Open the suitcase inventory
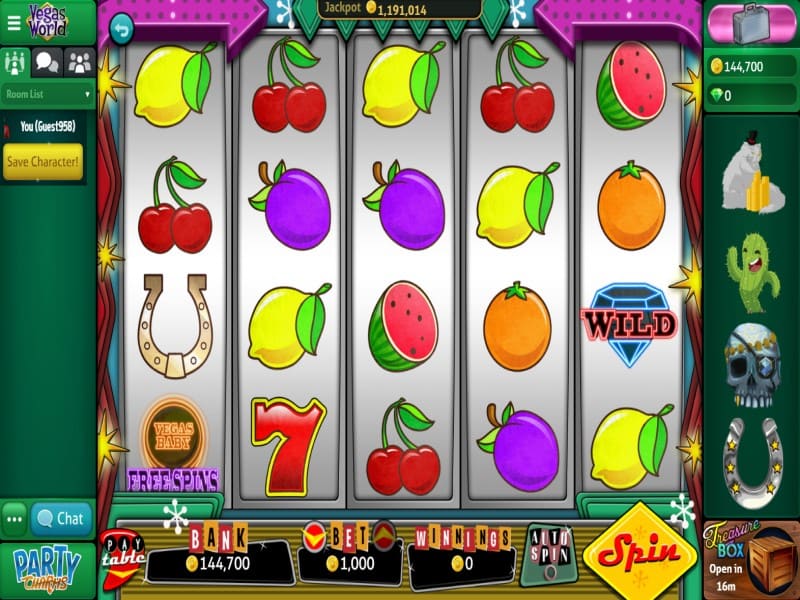This screenshot has width=800, height=600. pyautogui.click(x=752, y=22)
